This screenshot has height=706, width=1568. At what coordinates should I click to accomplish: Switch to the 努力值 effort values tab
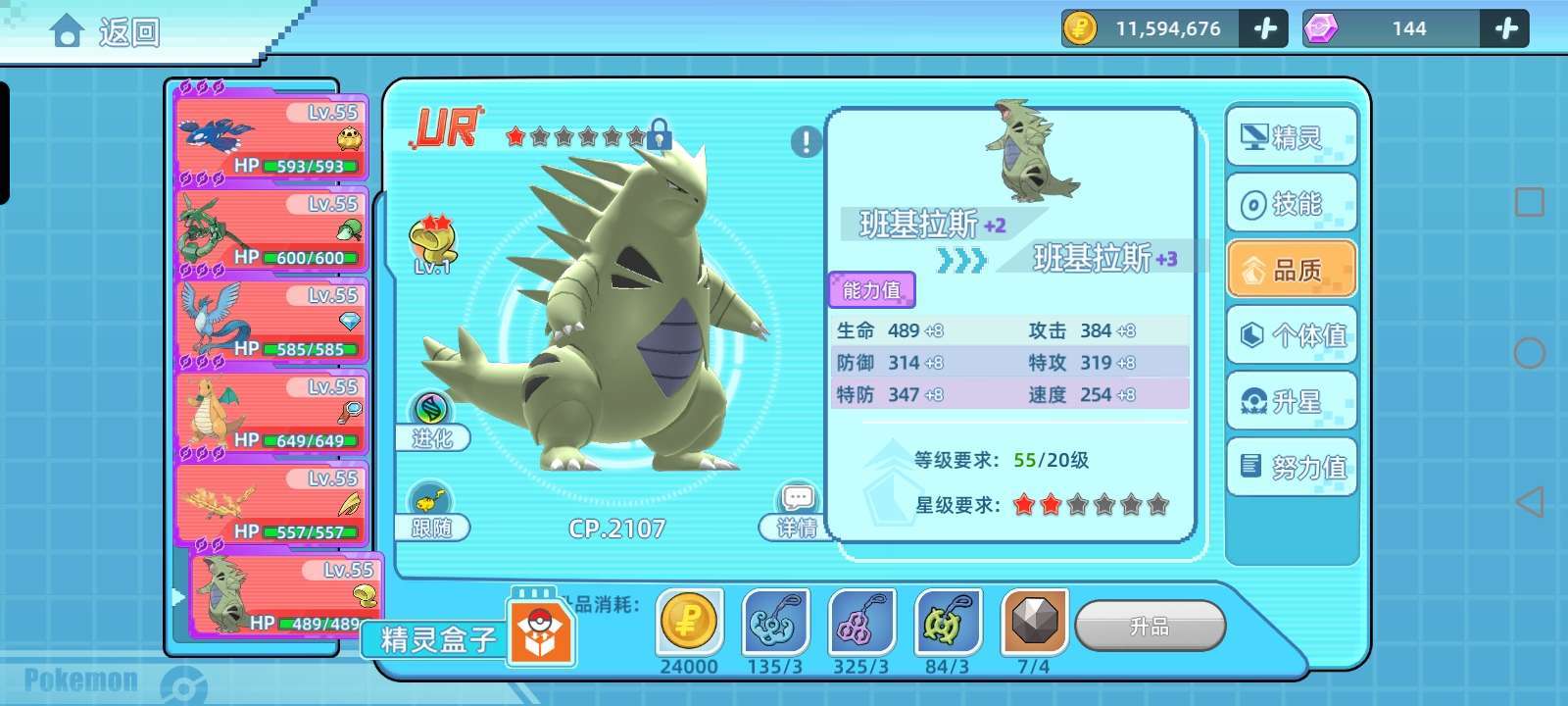(x=1292, y=467)
